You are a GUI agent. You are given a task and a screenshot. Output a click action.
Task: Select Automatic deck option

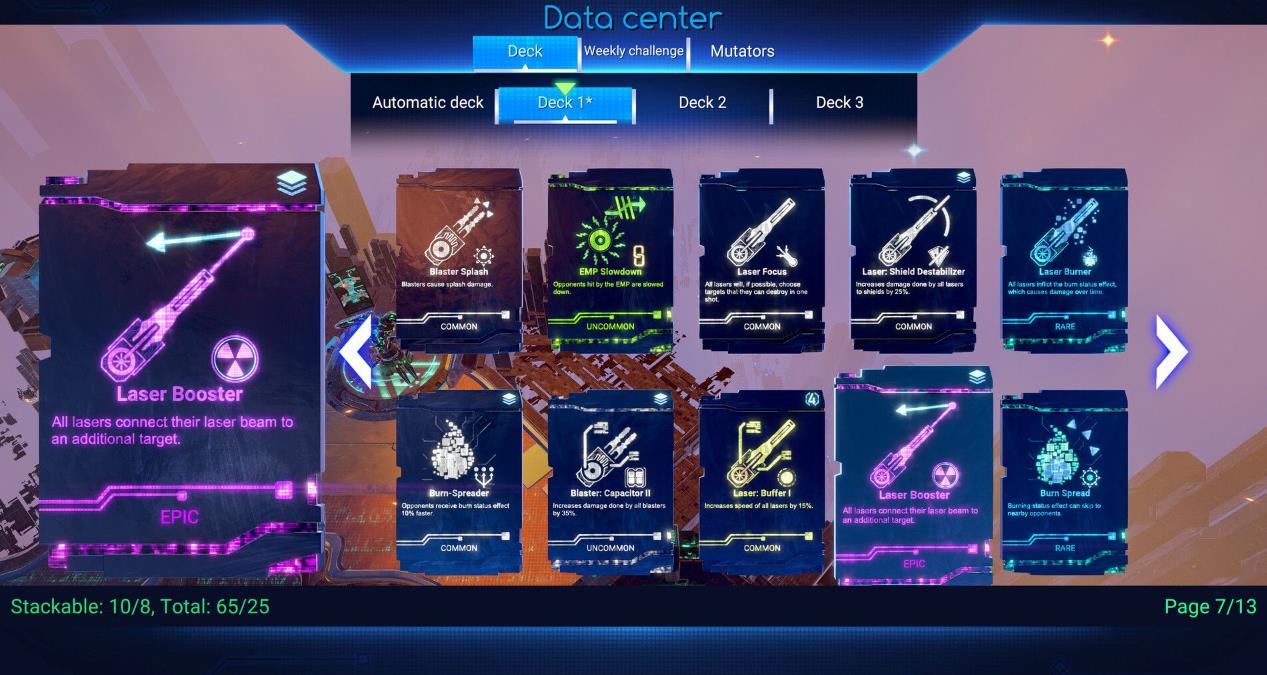(x=428, y=103)
